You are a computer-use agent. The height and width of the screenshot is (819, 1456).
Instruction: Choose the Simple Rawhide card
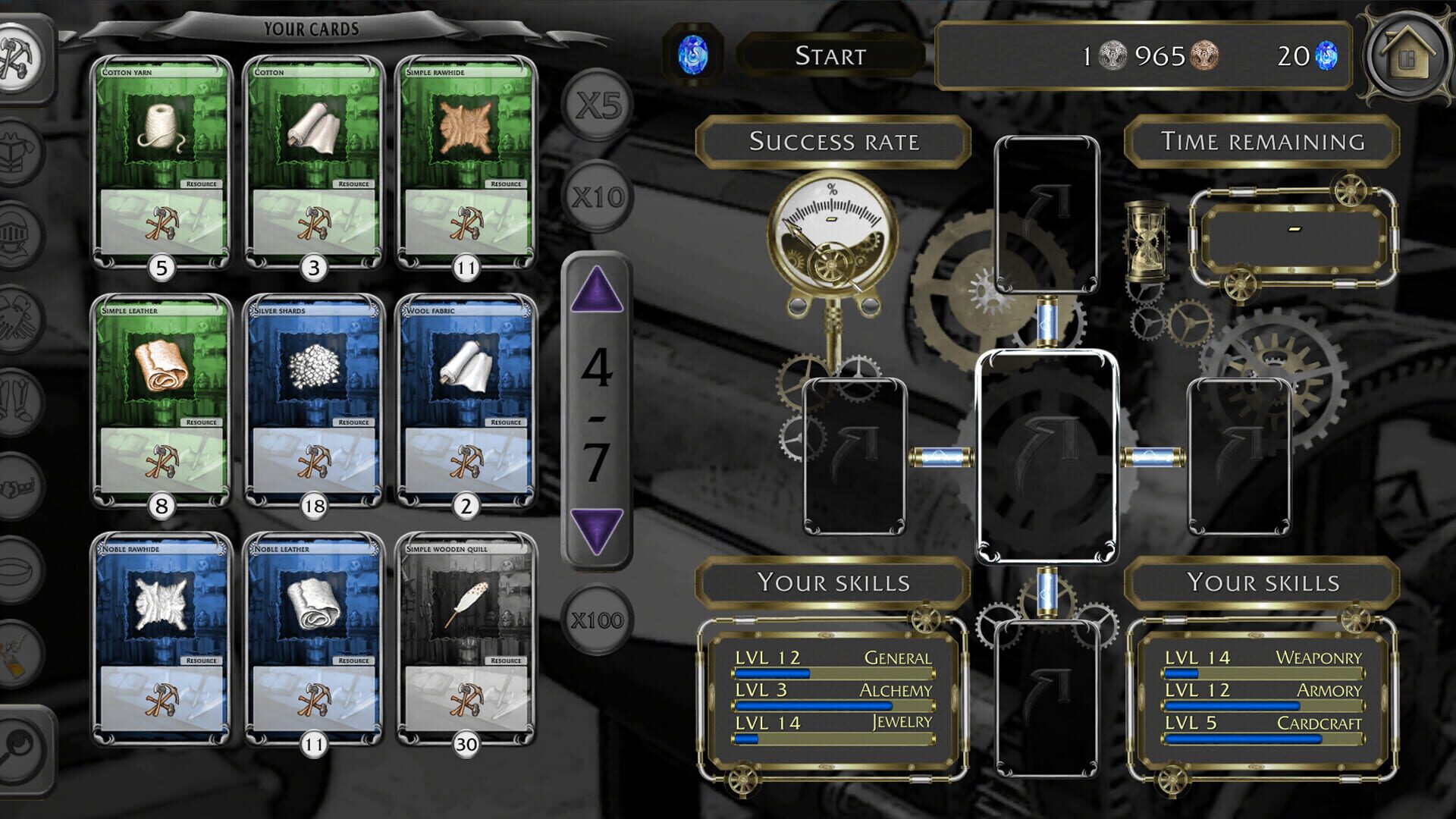click(x=466, y=163)
